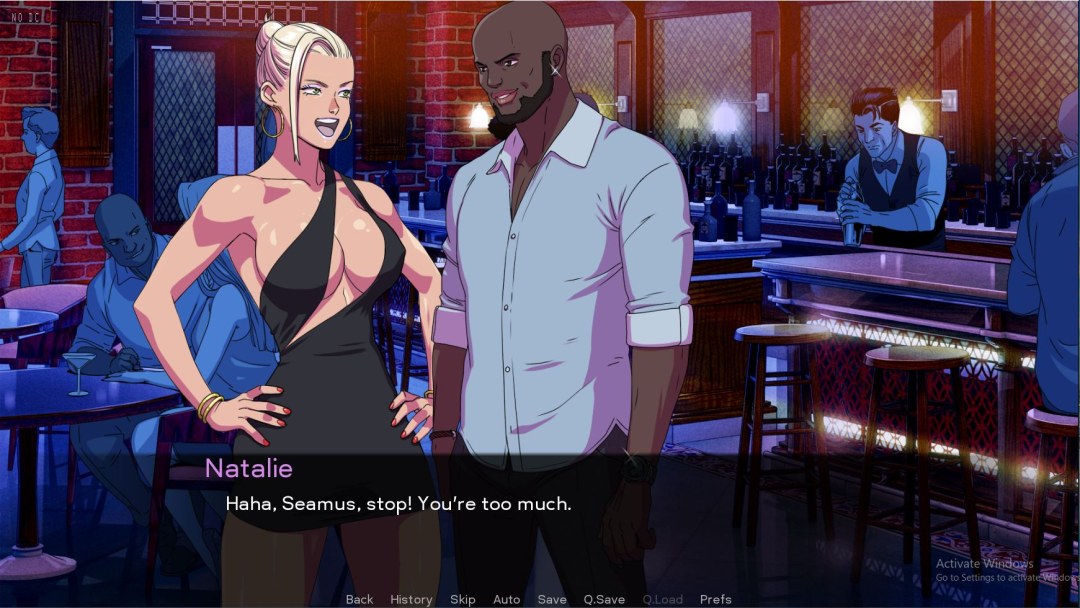Make a quick save with Q.Save

coord(604,599)
